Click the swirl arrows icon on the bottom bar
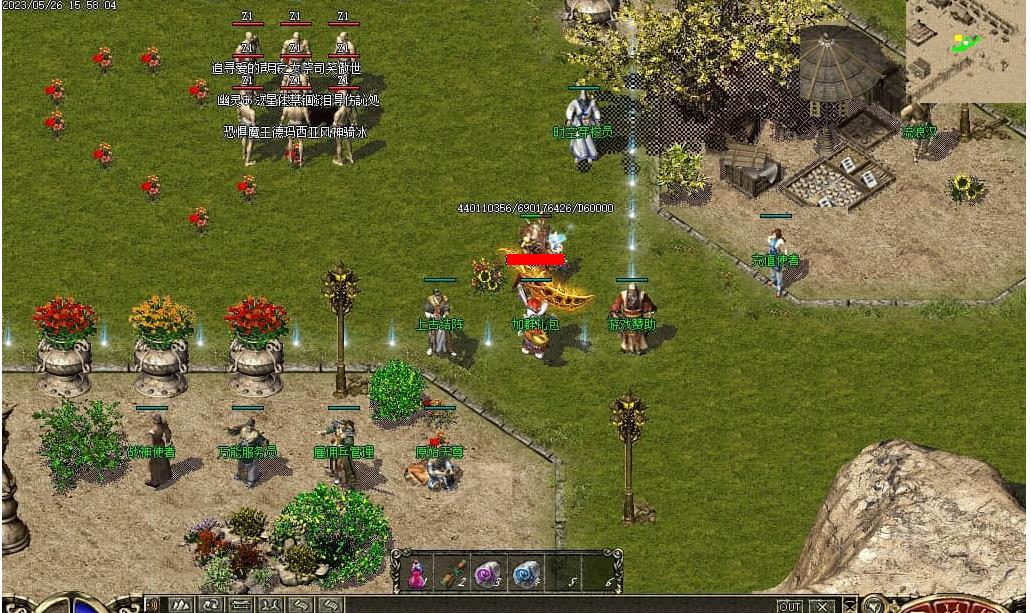Image resolution: width=1031 pixels, height=613 pixels. coord(211,605)
